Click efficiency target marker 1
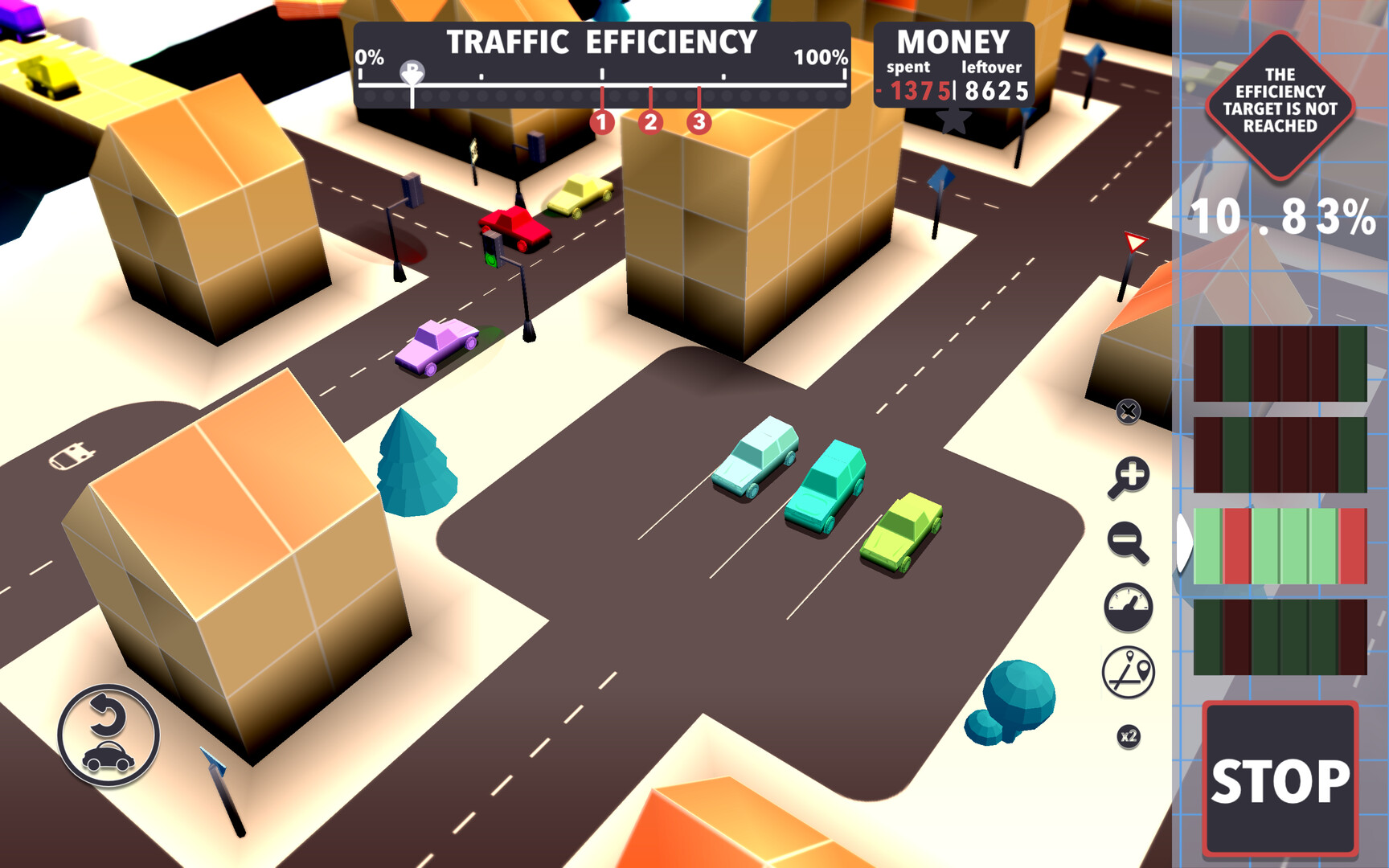 point(601,122)
